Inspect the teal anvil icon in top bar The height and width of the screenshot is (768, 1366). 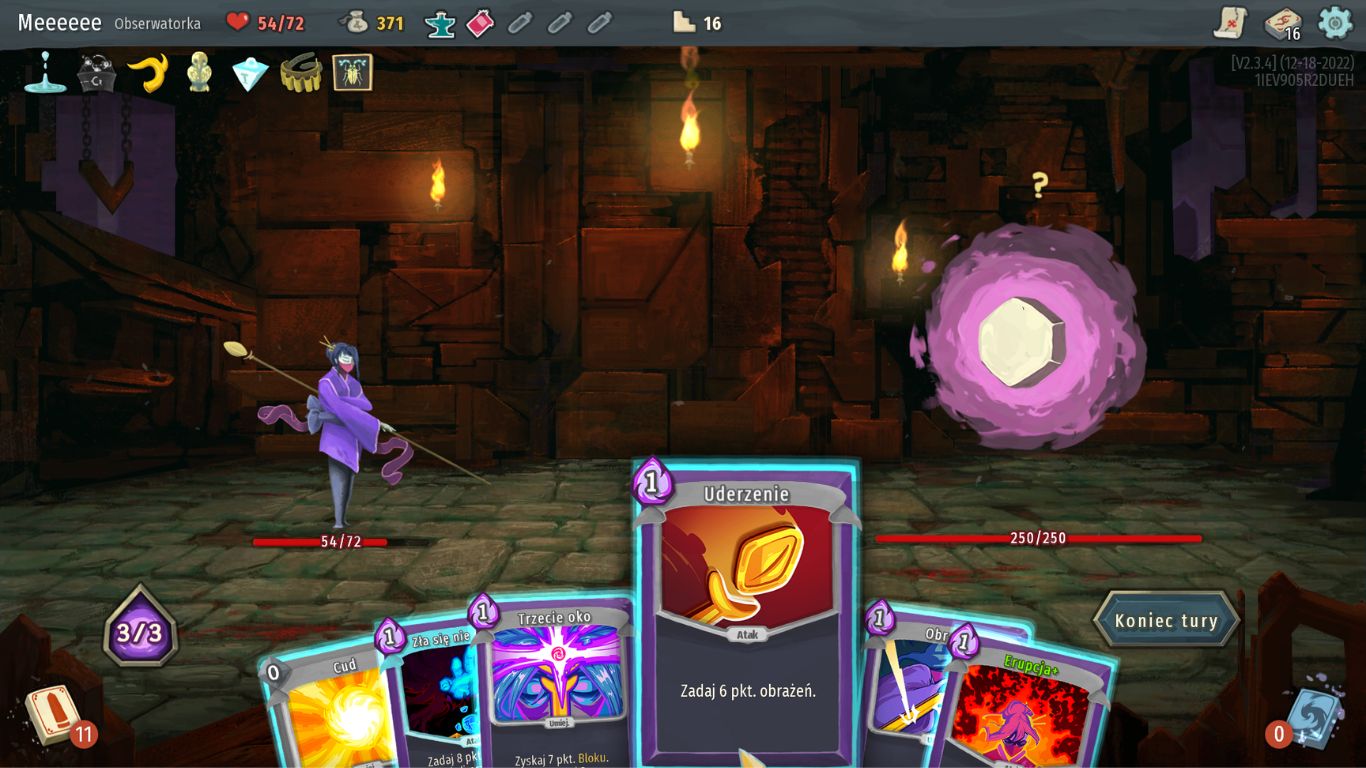pyautogui.click(x=440, y=22)
